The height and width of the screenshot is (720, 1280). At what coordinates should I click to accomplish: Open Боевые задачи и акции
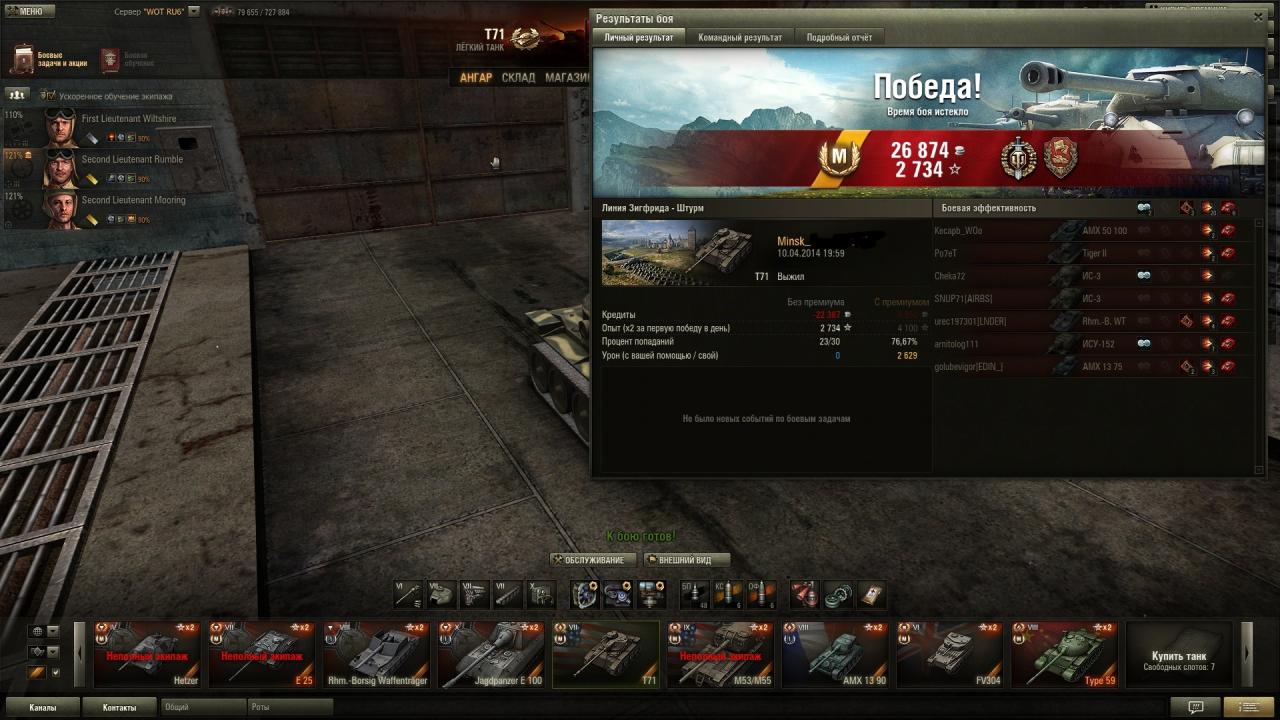(x=50, y=60)
